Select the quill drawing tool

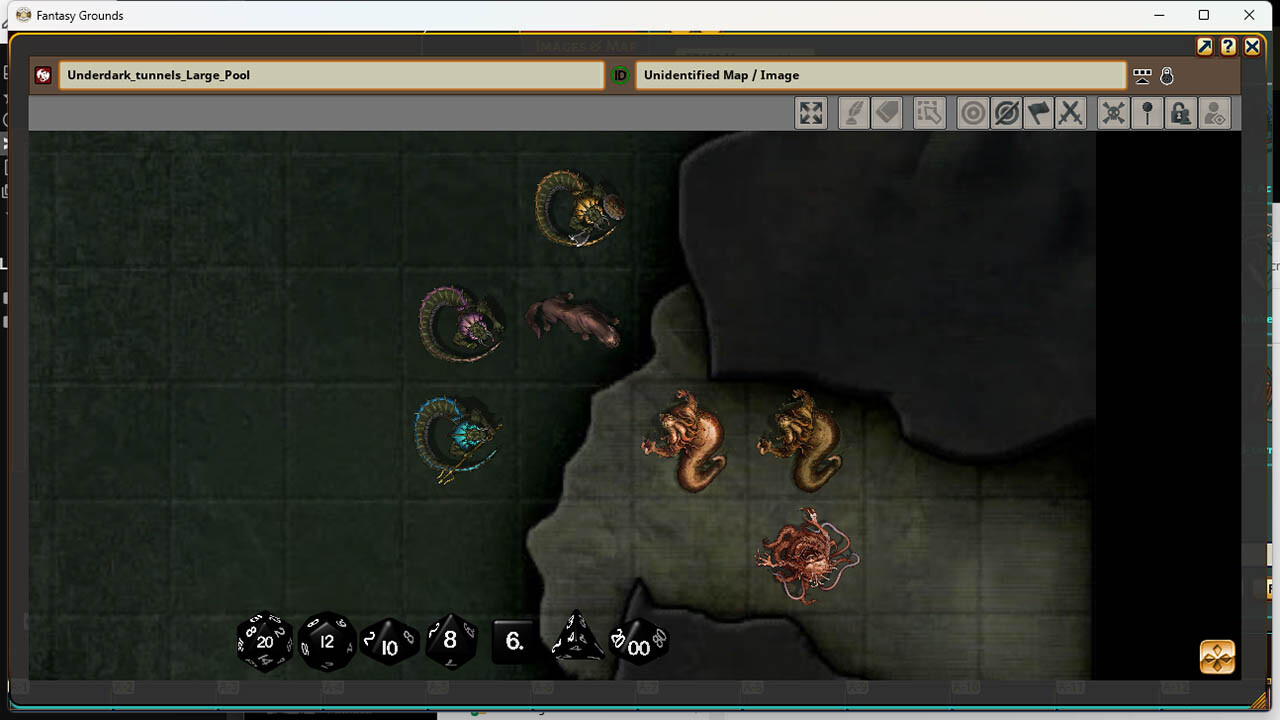point(853,113)
